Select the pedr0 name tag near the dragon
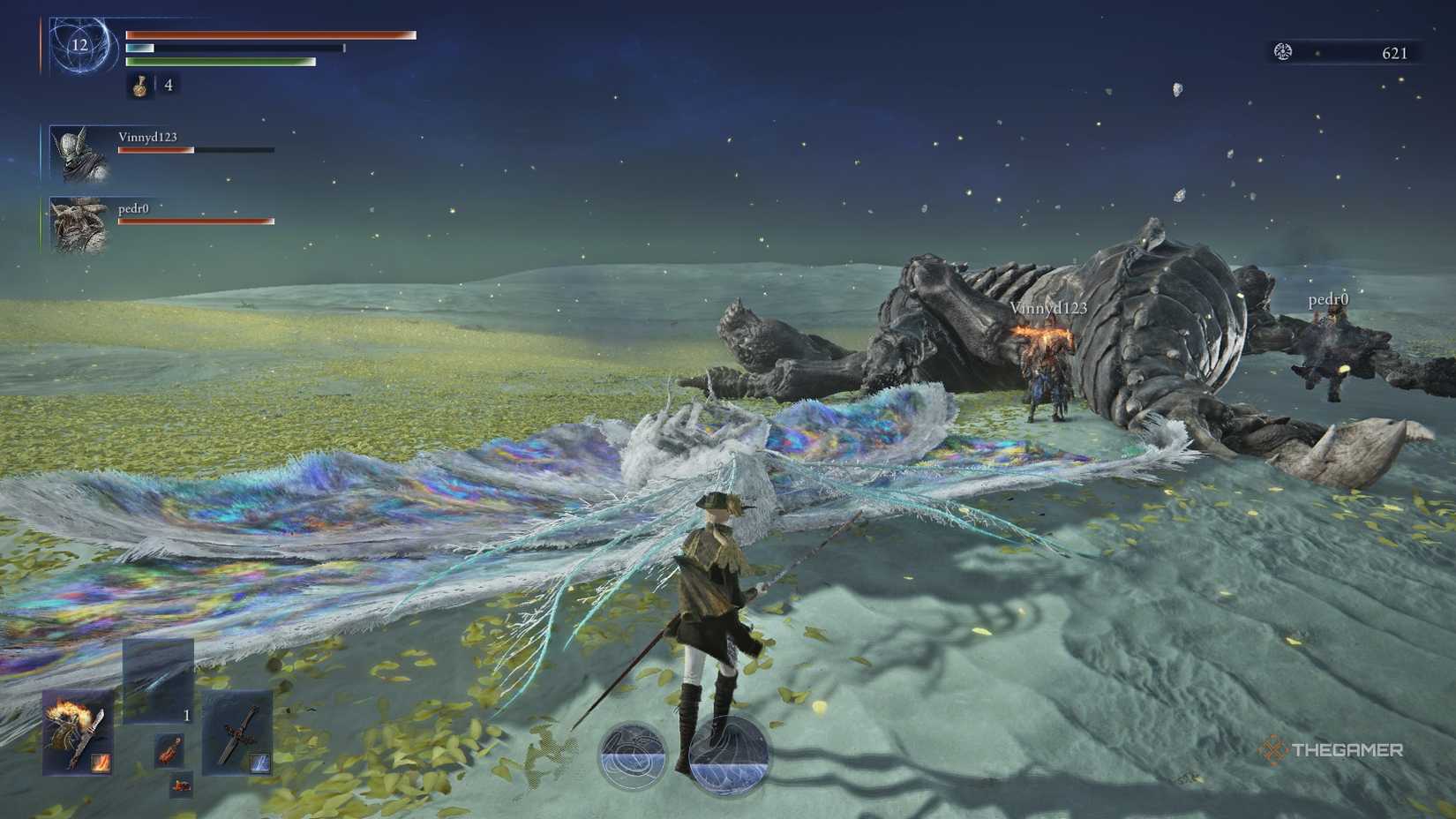Viewport: 1456px width, 819px height. [x=1328, y=299]
